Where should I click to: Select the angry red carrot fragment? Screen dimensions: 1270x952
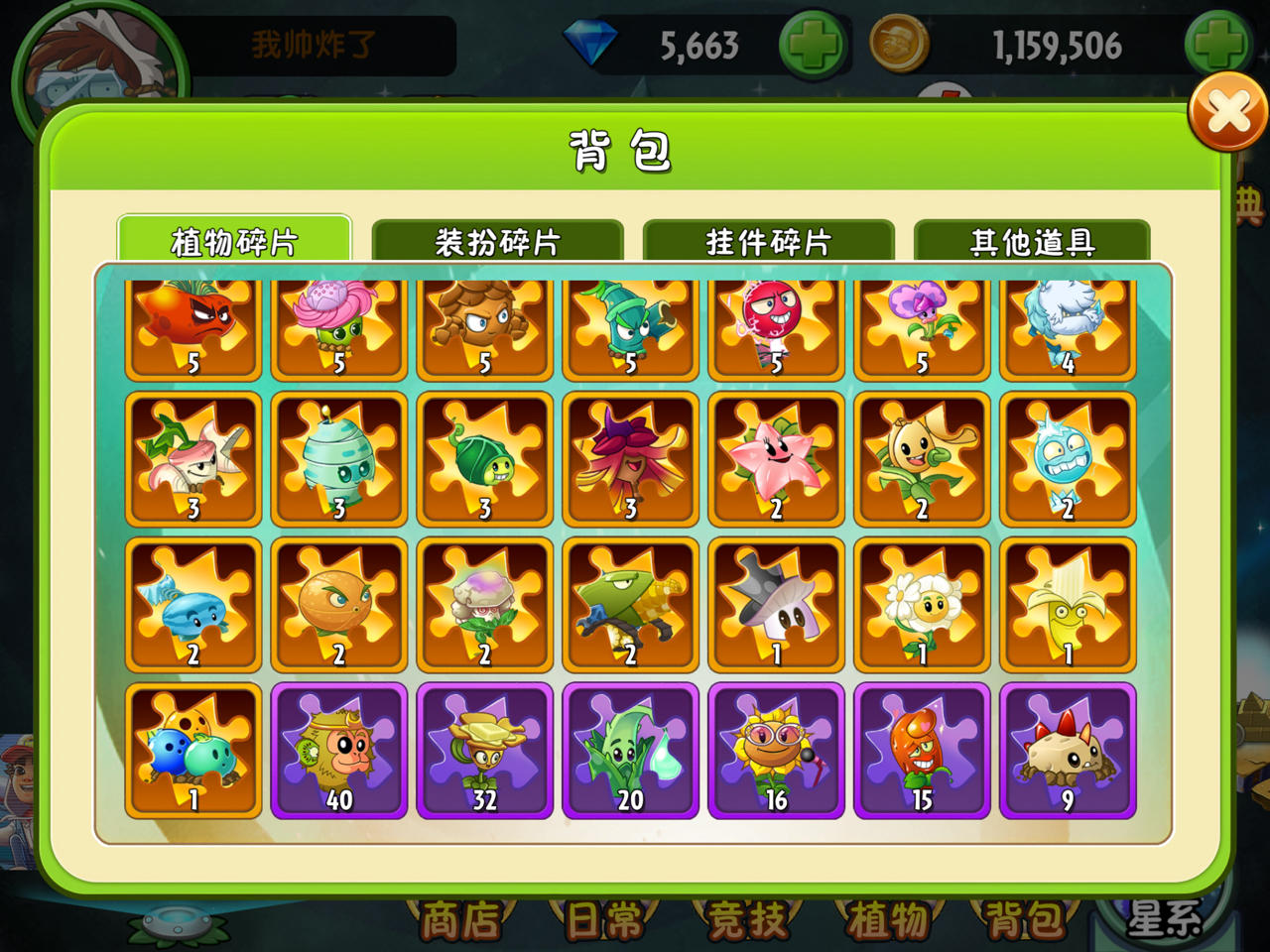point(192,327)
